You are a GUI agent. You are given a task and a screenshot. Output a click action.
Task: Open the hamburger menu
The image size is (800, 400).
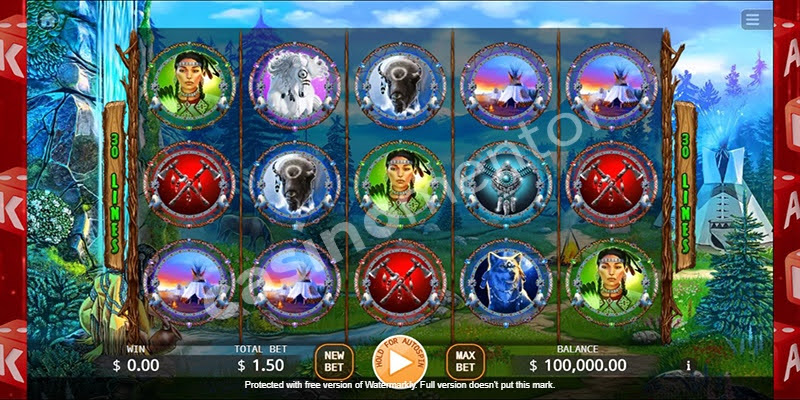tap(757, 21)
